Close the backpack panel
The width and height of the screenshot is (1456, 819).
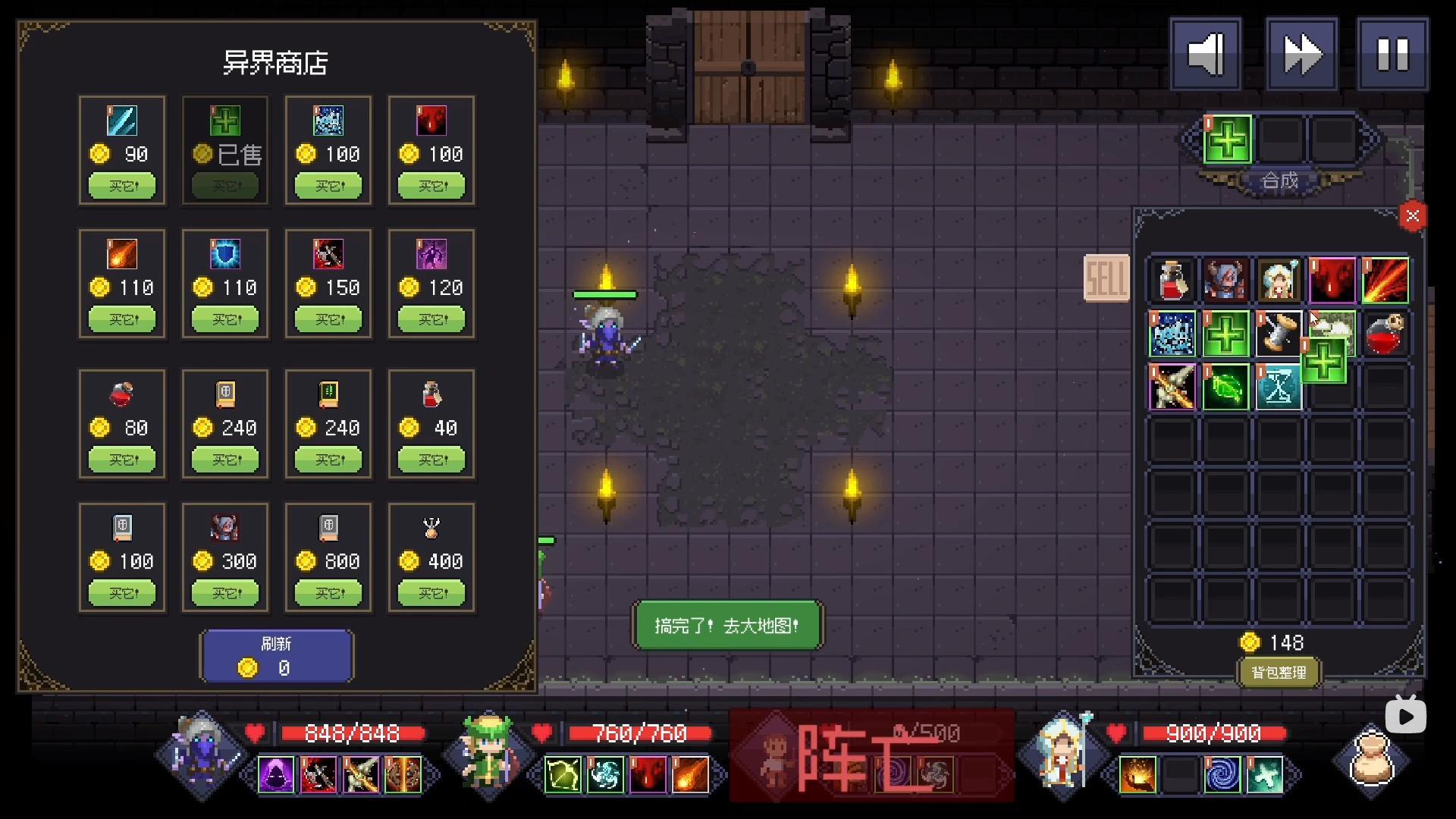(1412, 216)
